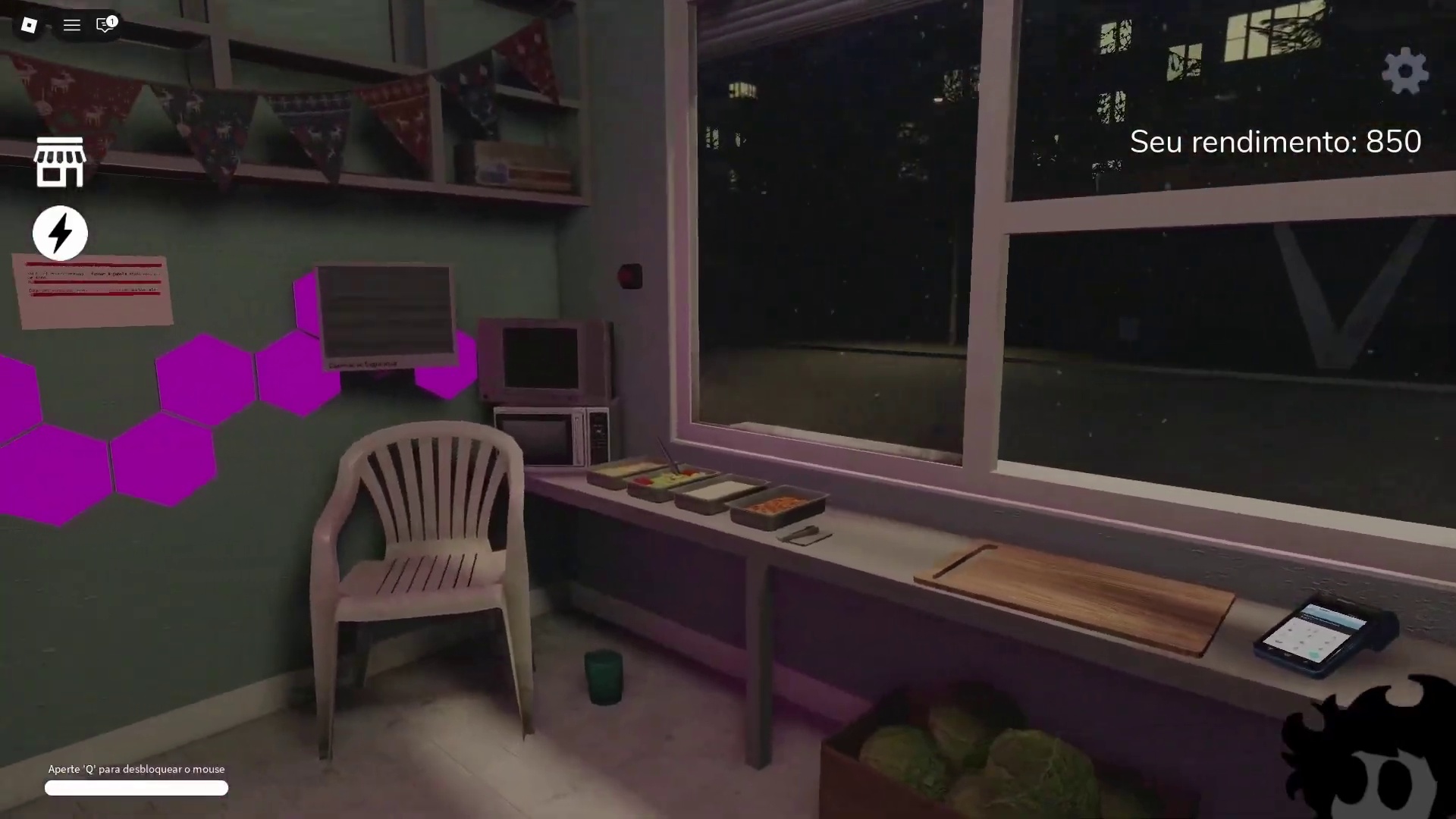Activate the lightning bolt button
The image size is (1456, 819).
pyautogui.click(x=60, y=233)
